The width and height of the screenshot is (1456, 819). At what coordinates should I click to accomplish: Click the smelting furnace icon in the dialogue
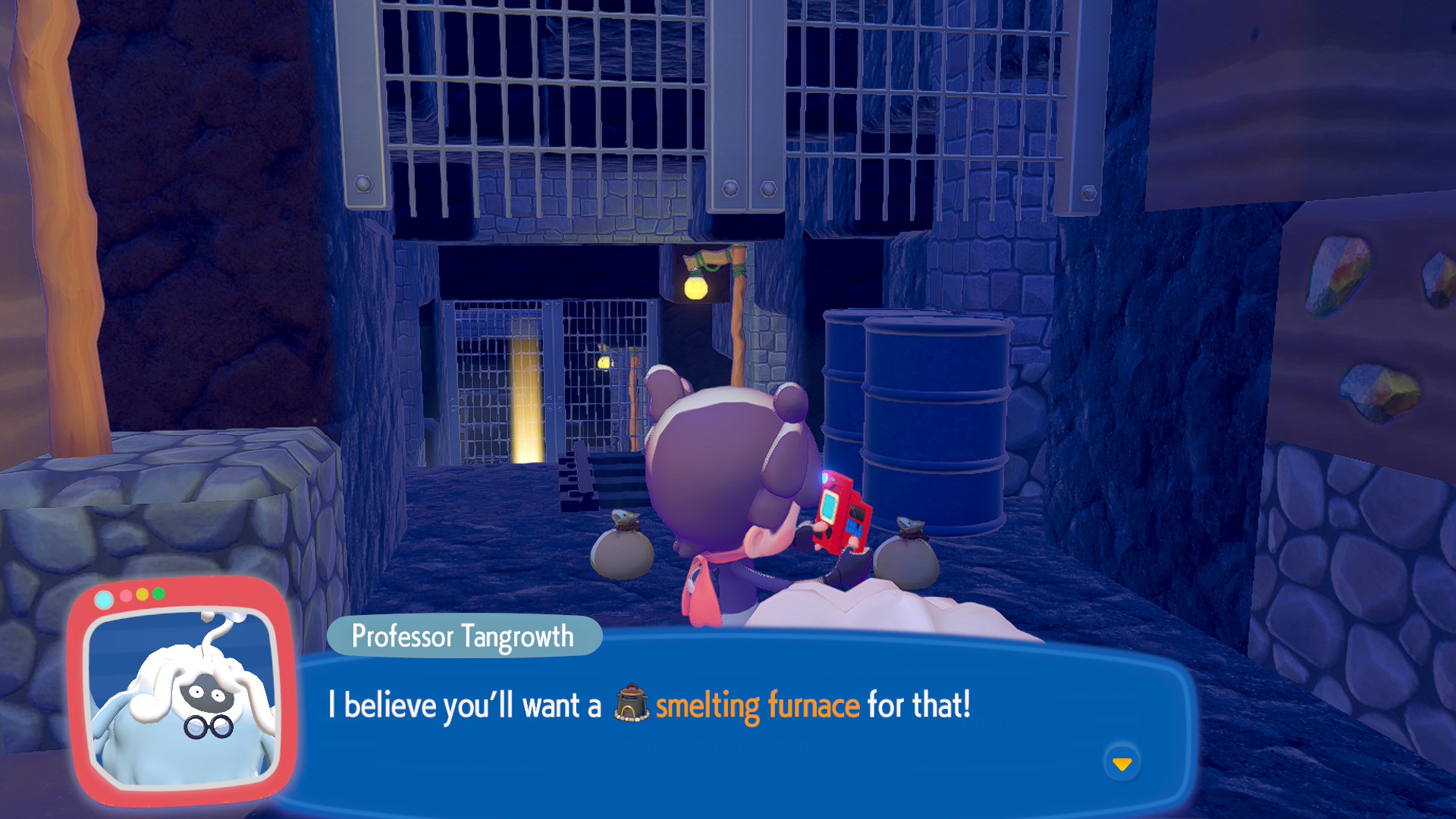[x=632, y=703]
